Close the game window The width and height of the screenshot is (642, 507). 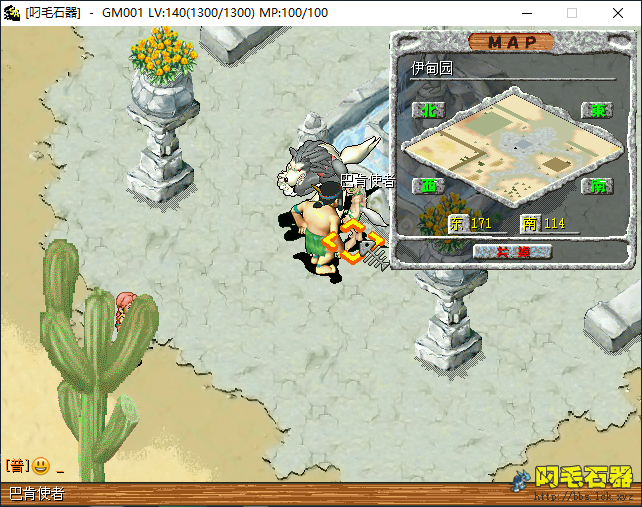[x=617, y=13]
